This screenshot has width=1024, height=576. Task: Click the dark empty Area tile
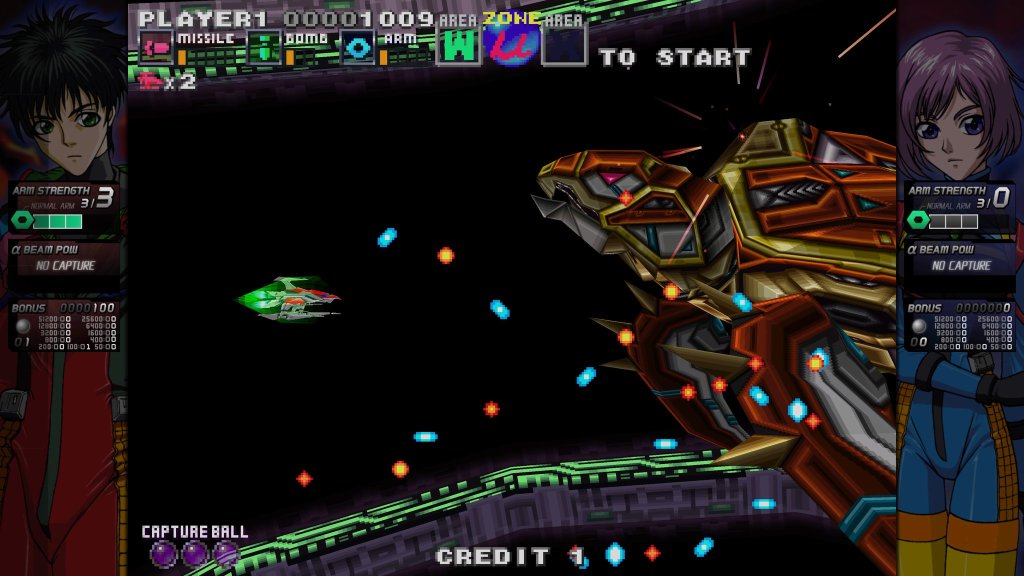[564, 45]
